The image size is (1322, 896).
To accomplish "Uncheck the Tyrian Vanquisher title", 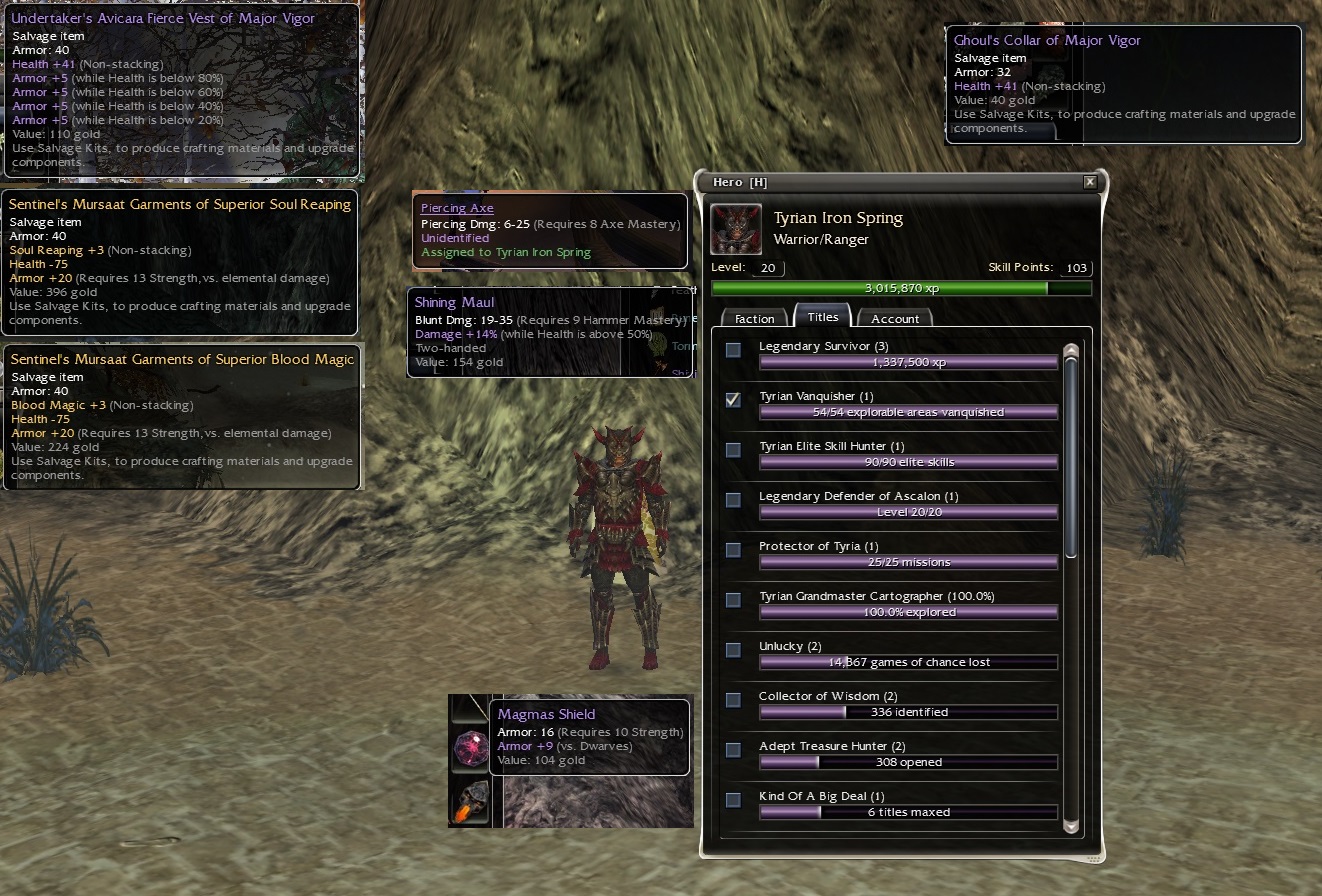I will click(734, 400).
